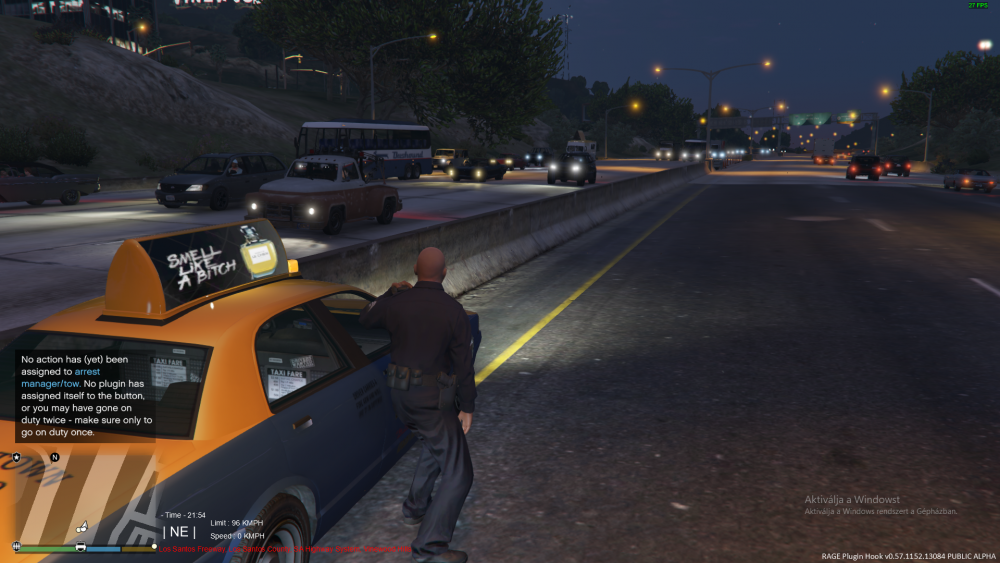Image resolution: width=1000 pixels, height=563 pixels.
Task: Select the police station star blip
Action: pos(16,457)
